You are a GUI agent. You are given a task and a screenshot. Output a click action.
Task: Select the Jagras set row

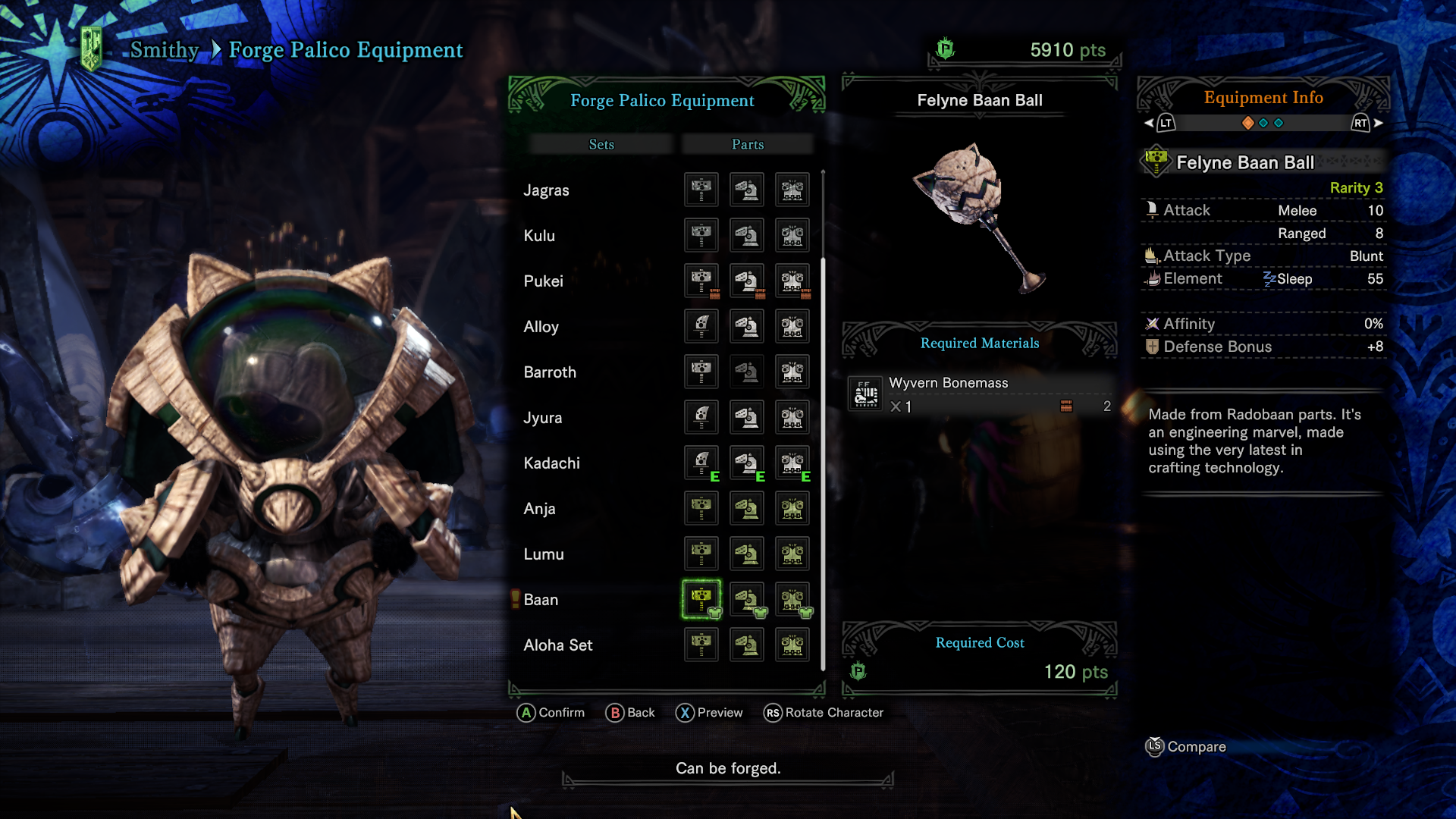click(x=546, y=190)
